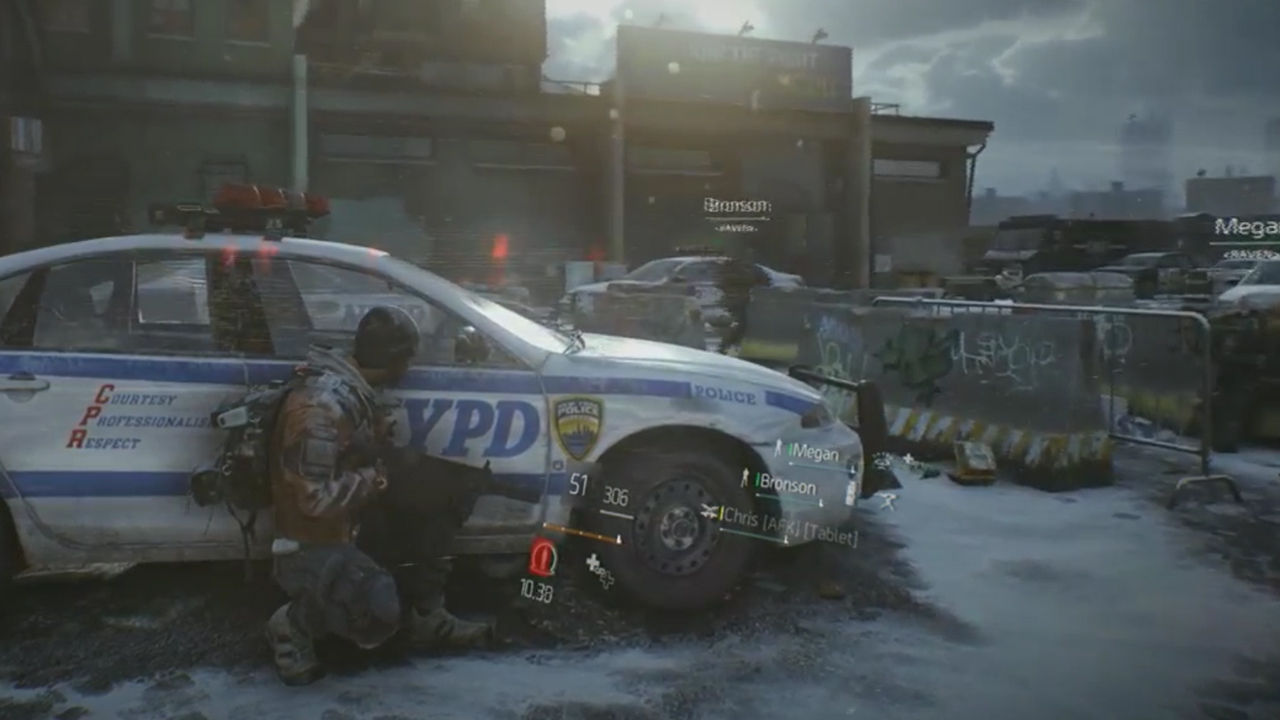1280x720 pixels.
Task: Select the red pulse skill icon
Action: click(544, 559)
